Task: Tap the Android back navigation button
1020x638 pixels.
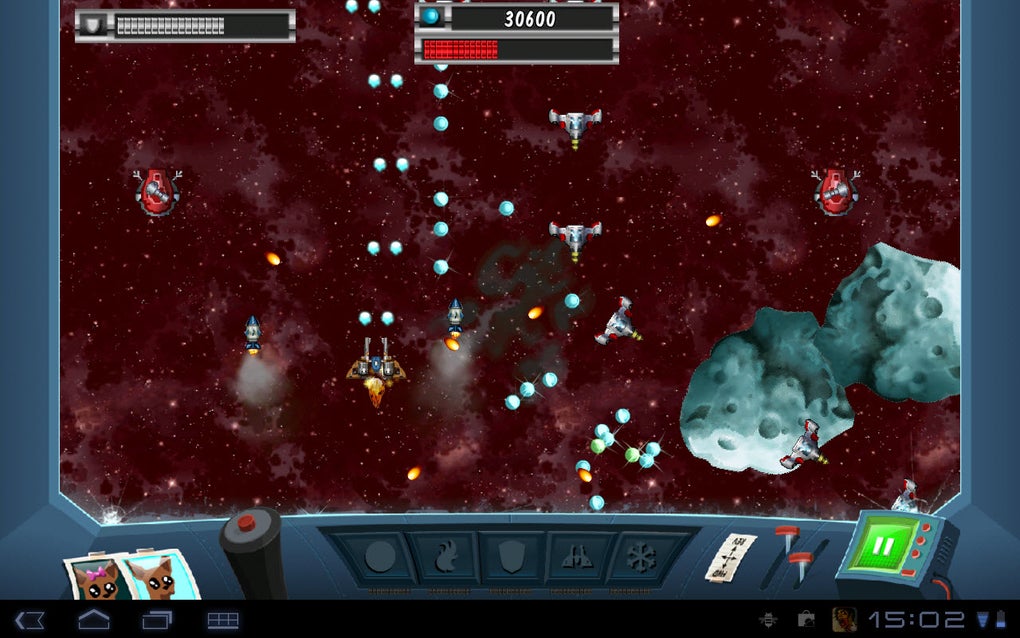Action: pyautogui.click(x=29, y=620)
